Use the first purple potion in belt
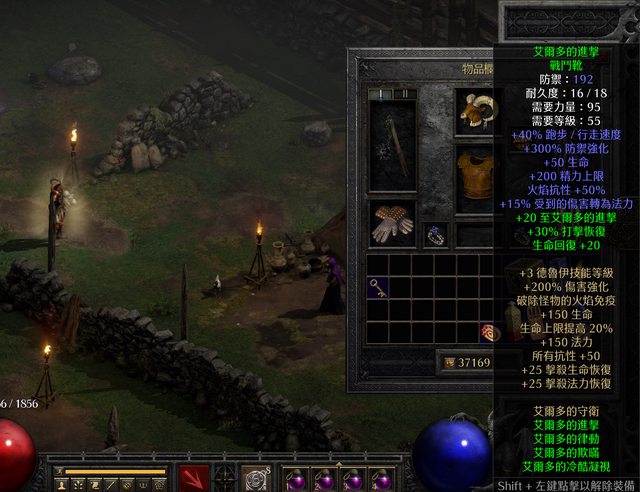640x492 pixels. (x=294, y=480)
